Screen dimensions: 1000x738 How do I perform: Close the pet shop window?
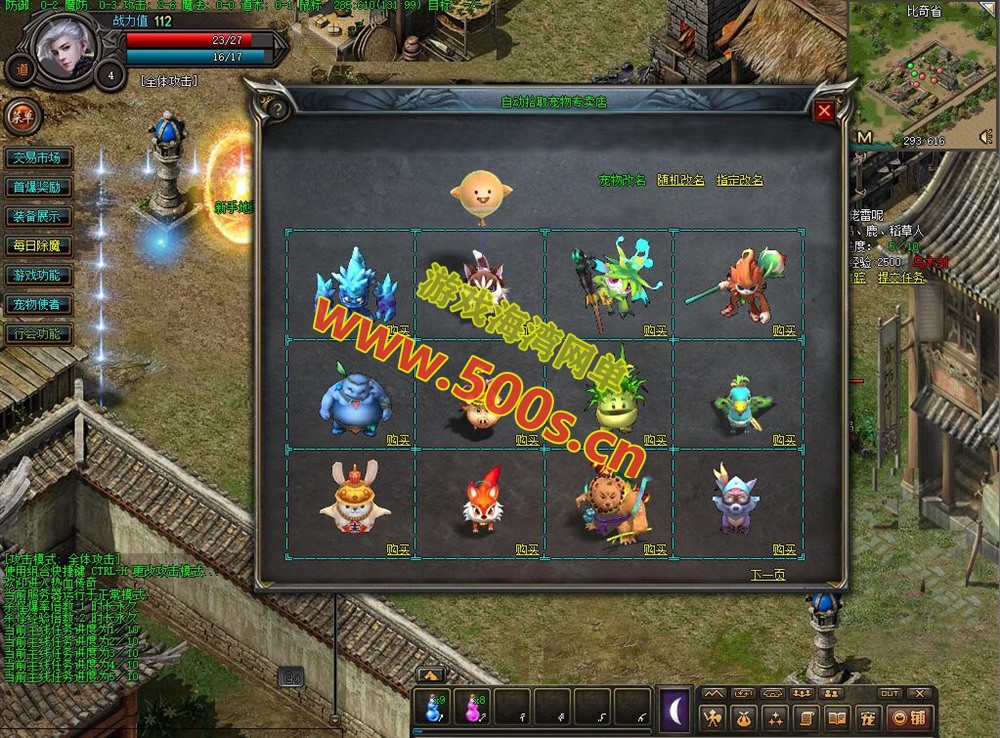[824, 111]
